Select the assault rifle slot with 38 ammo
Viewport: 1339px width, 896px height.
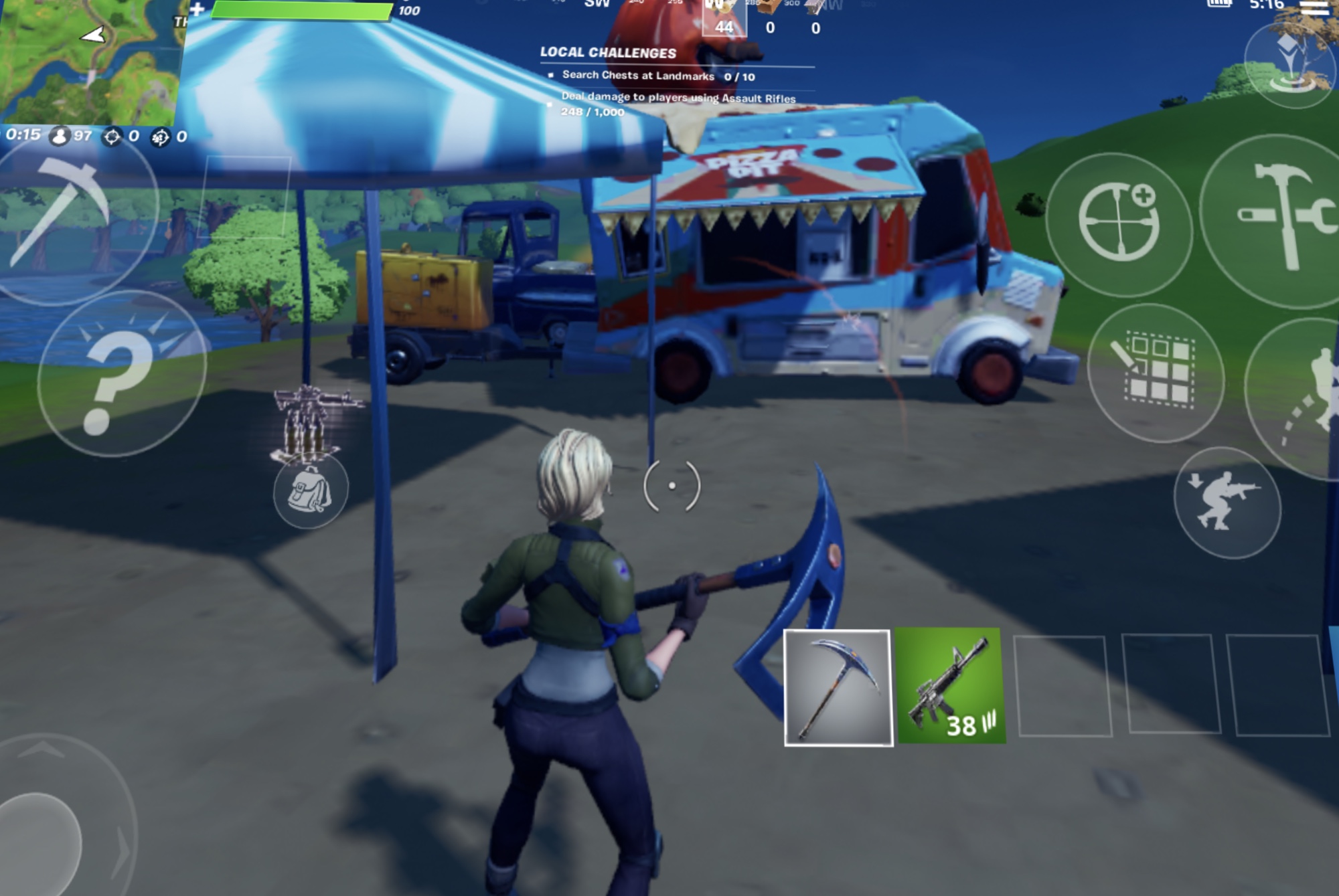950,686
